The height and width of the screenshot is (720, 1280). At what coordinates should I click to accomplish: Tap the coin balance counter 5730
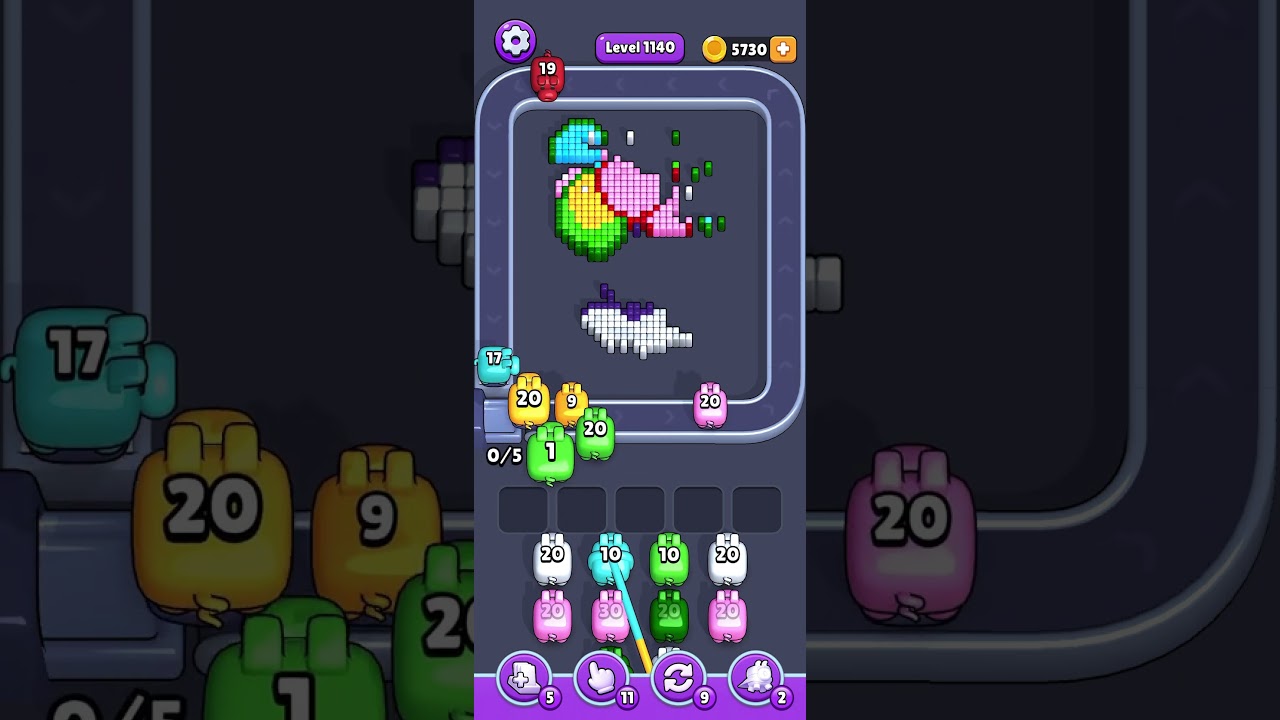[748, 48]
